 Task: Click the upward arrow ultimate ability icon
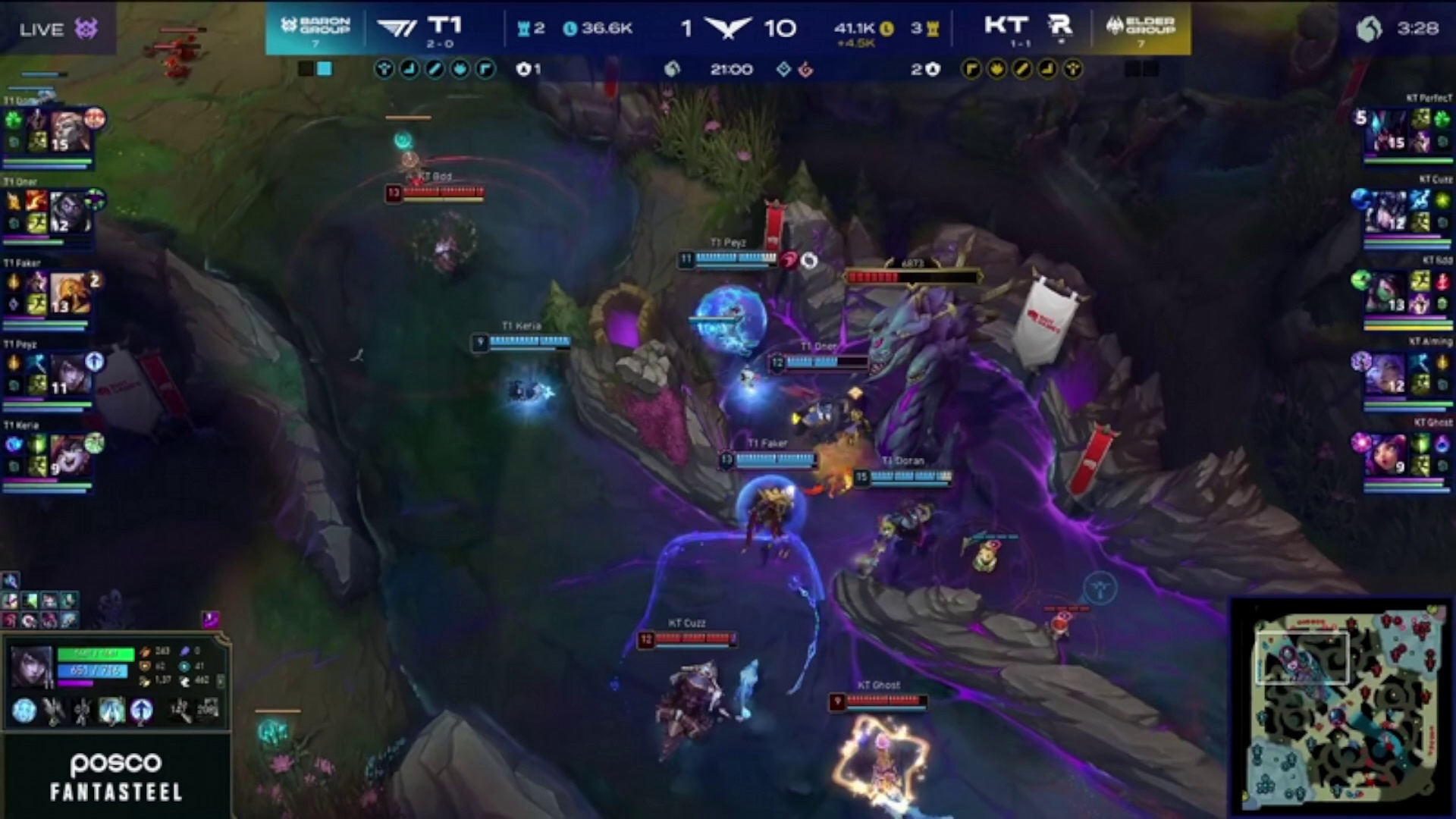click(x=141, y=711)
